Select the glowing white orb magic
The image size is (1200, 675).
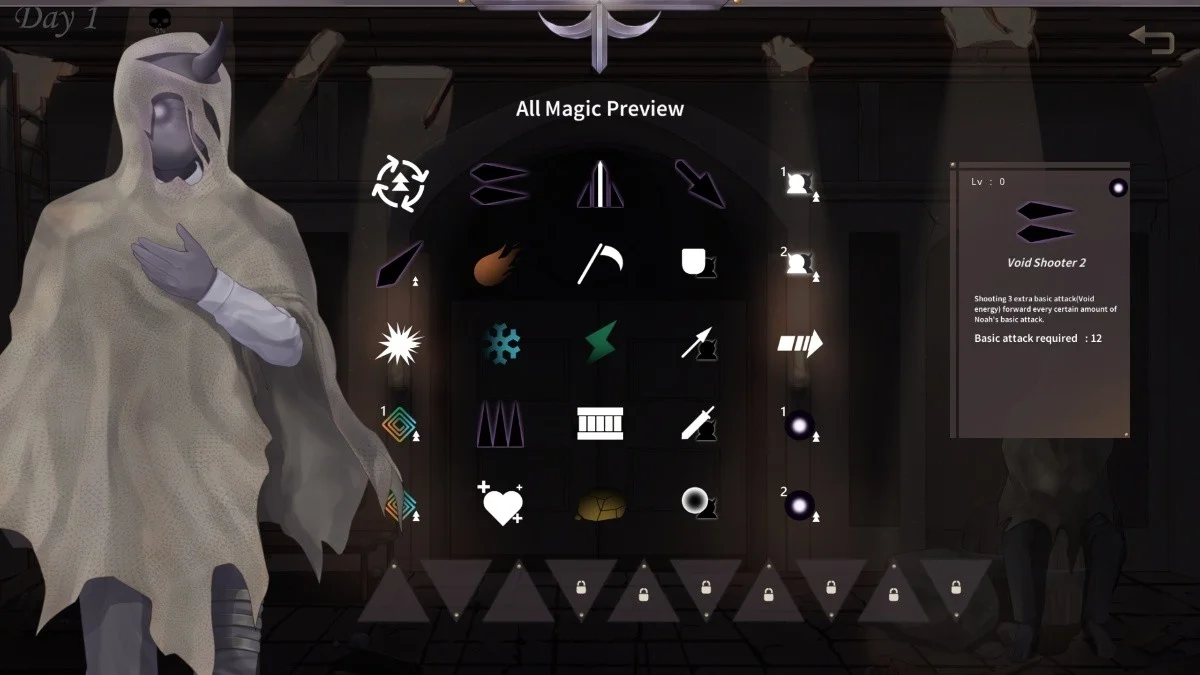(x=699, y=503)
